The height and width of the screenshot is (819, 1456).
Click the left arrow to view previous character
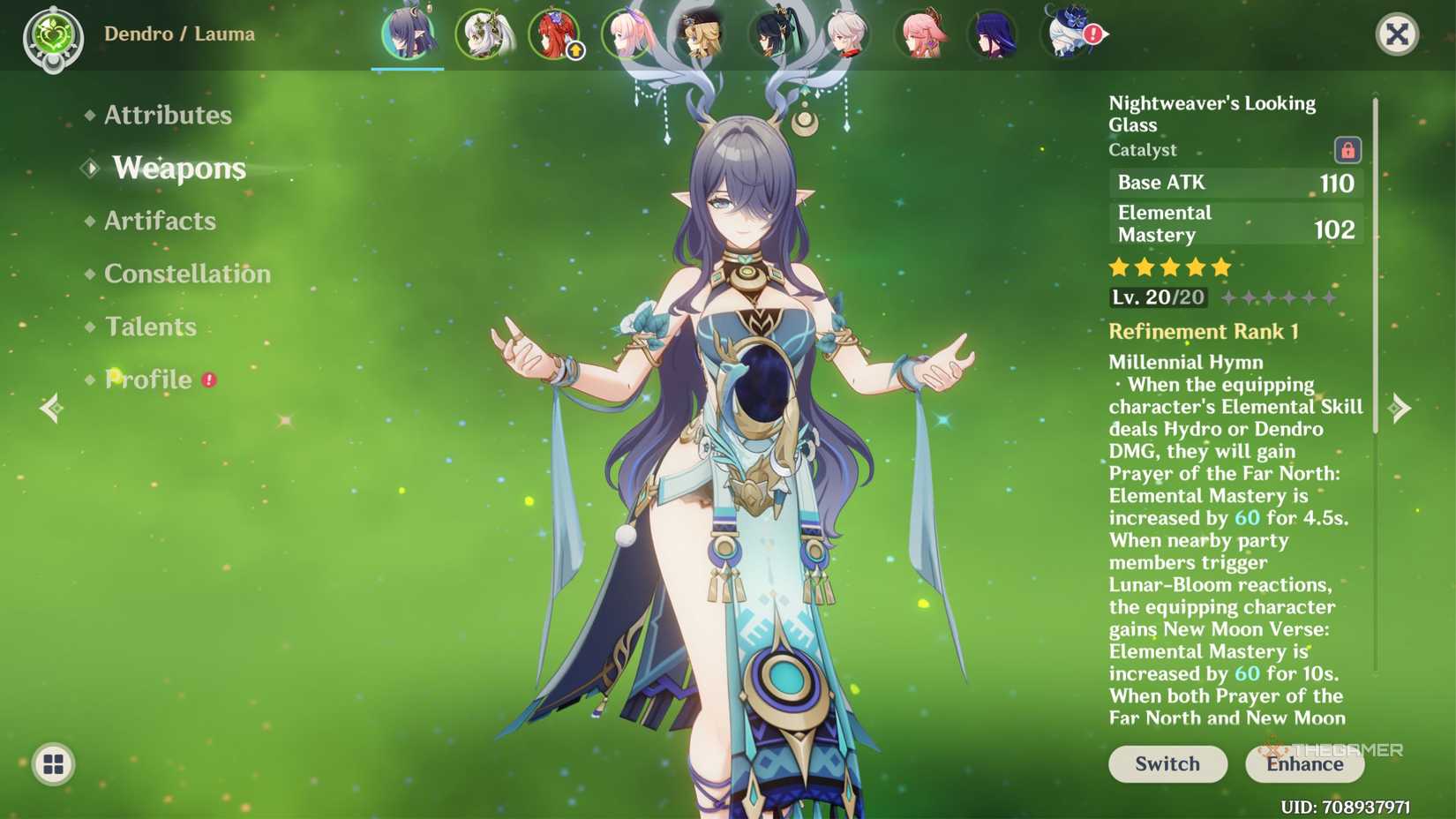pos(51,409)
